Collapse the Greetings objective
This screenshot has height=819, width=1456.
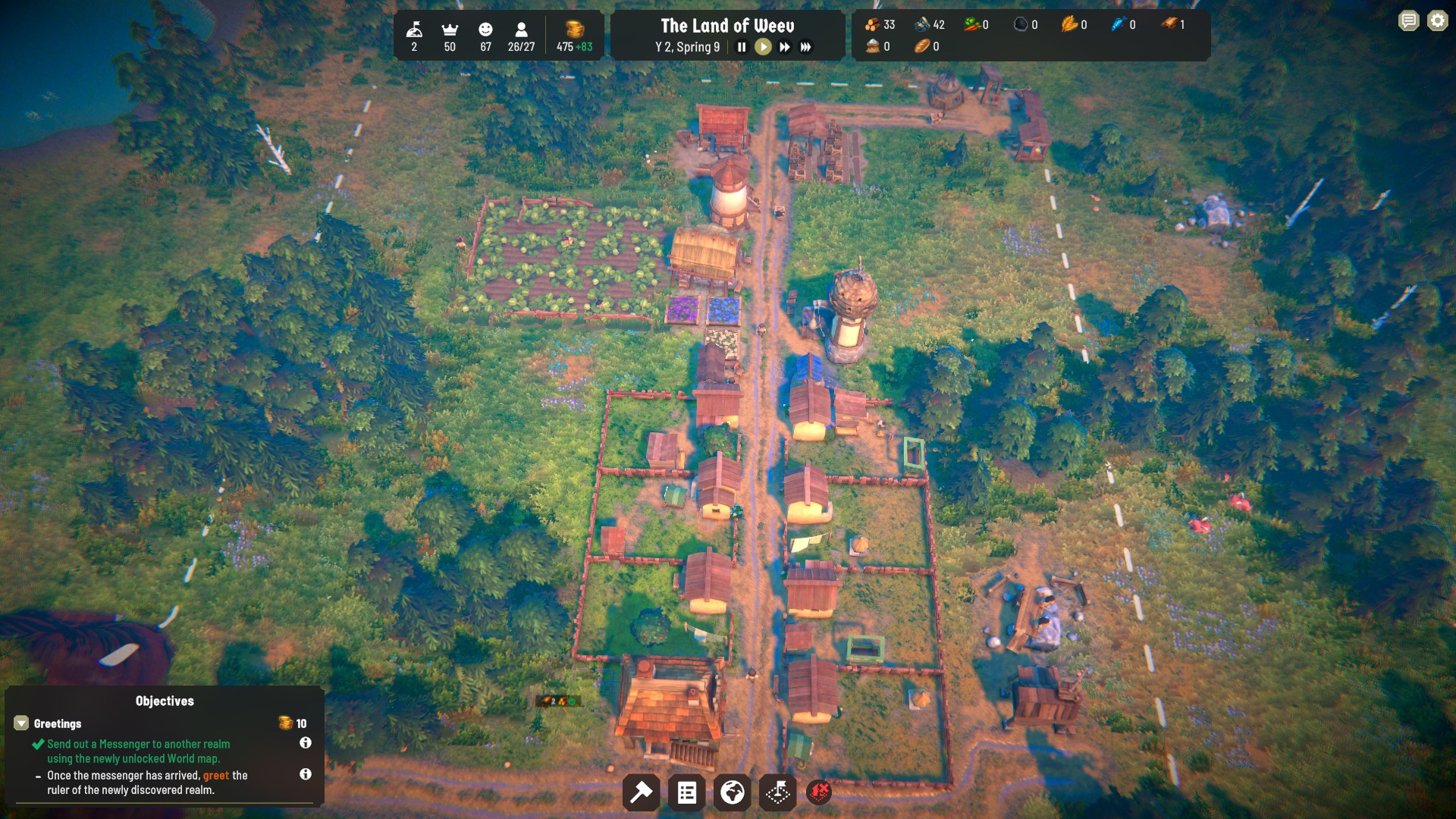point(21,723)
